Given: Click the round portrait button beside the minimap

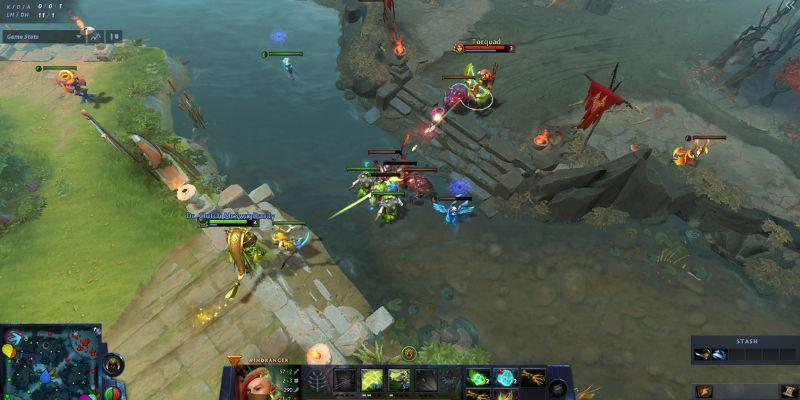Looking at the screenshot, I should [x=115, y=364].
